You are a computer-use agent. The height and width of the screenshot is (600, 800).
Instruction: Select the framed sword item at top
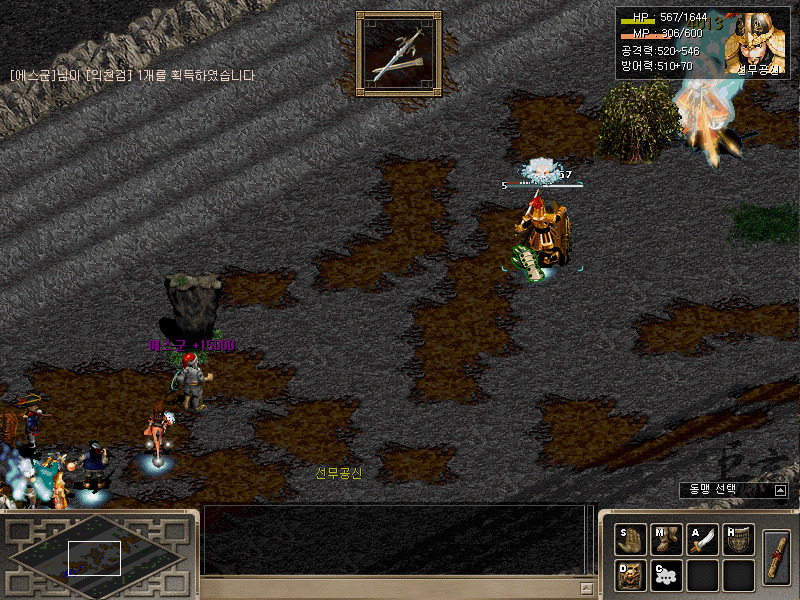[398, 50]
